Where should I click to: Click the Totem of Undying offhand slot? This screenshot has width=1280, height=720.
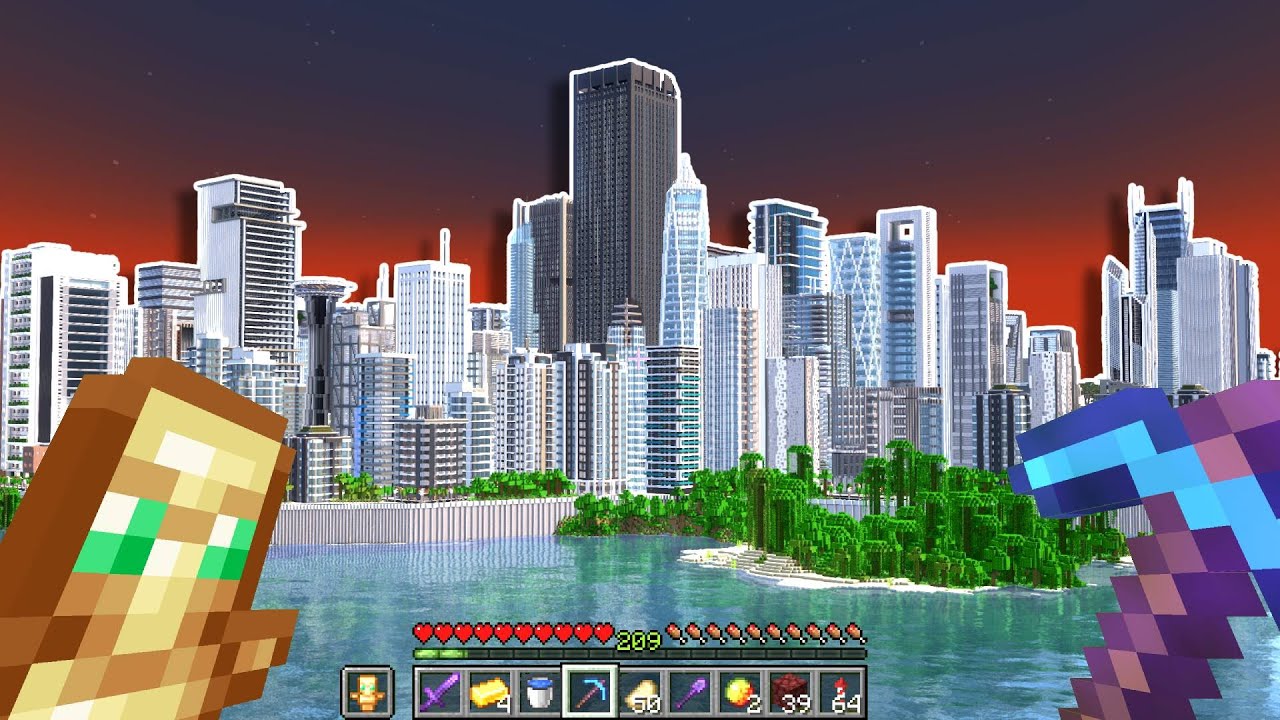point(368,690)
